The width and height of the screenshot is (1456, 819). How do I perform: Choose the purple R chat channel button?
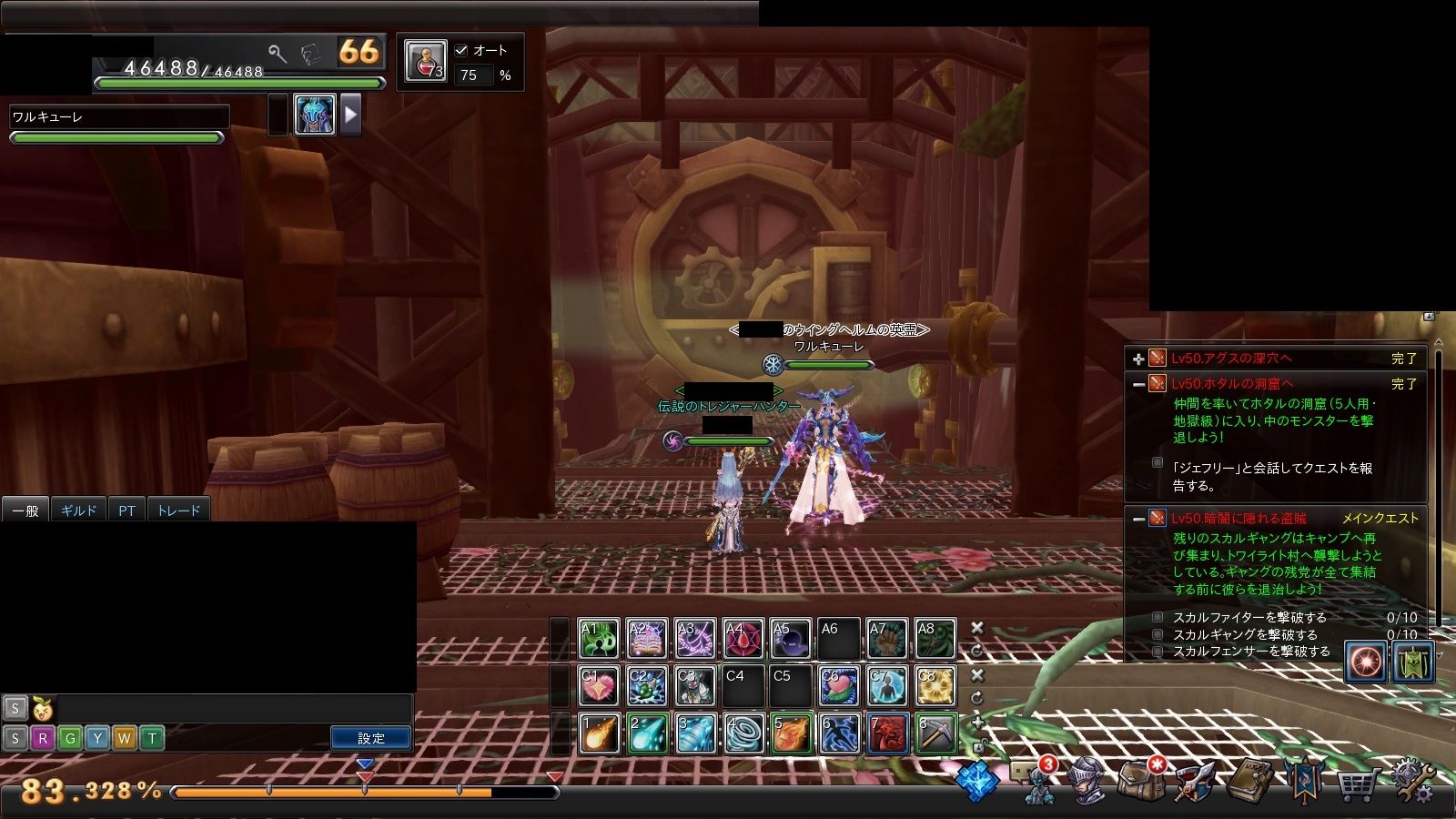(x=42, y=738)
